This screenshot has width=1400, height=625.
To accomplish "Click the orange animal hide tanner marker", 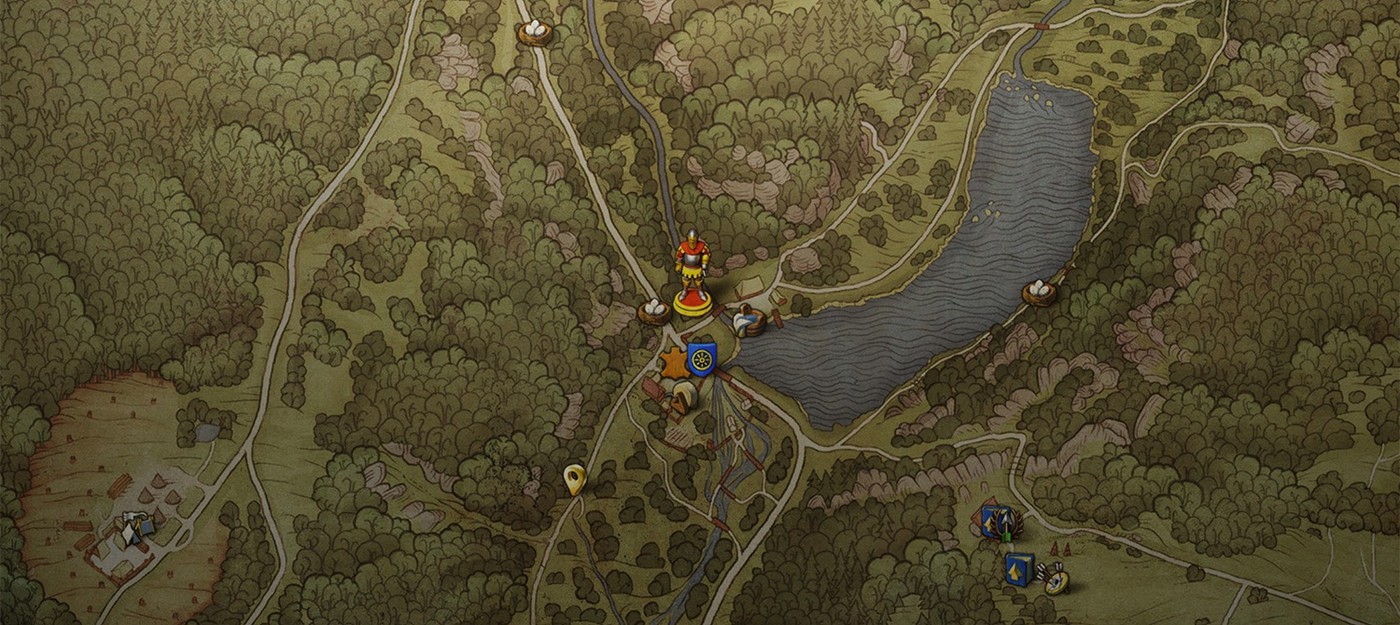I will coord(673,364).
